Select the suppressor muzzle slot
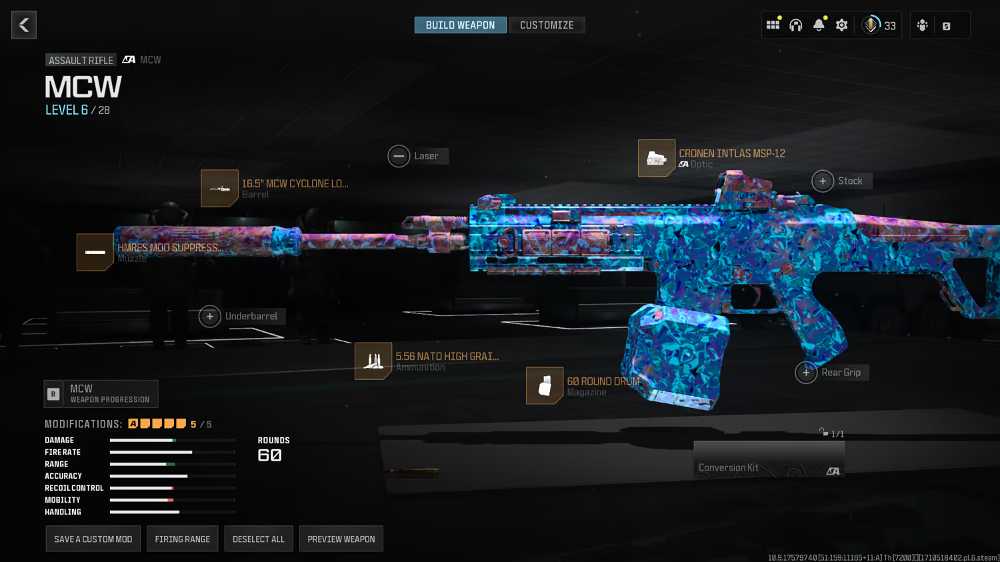This screenshot has width=1000, height=562. [x=95, y=252]
